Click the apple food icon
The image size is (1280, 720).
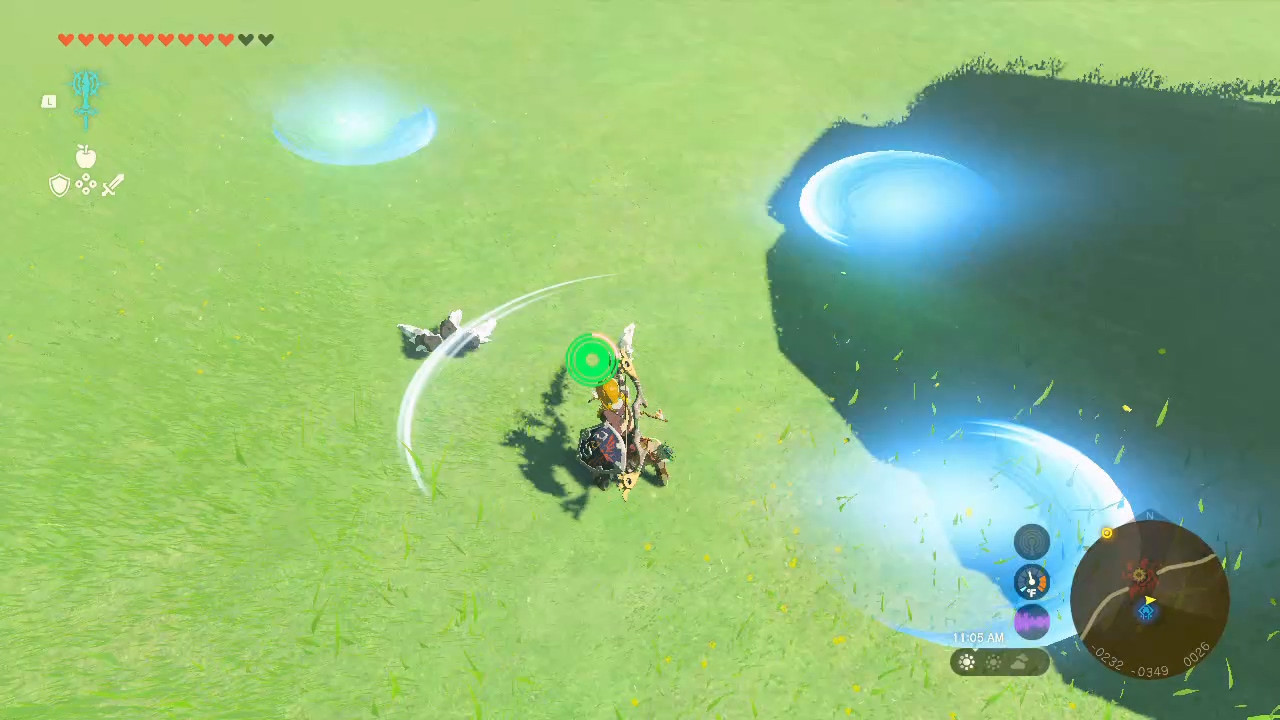(x=86, y=156)
